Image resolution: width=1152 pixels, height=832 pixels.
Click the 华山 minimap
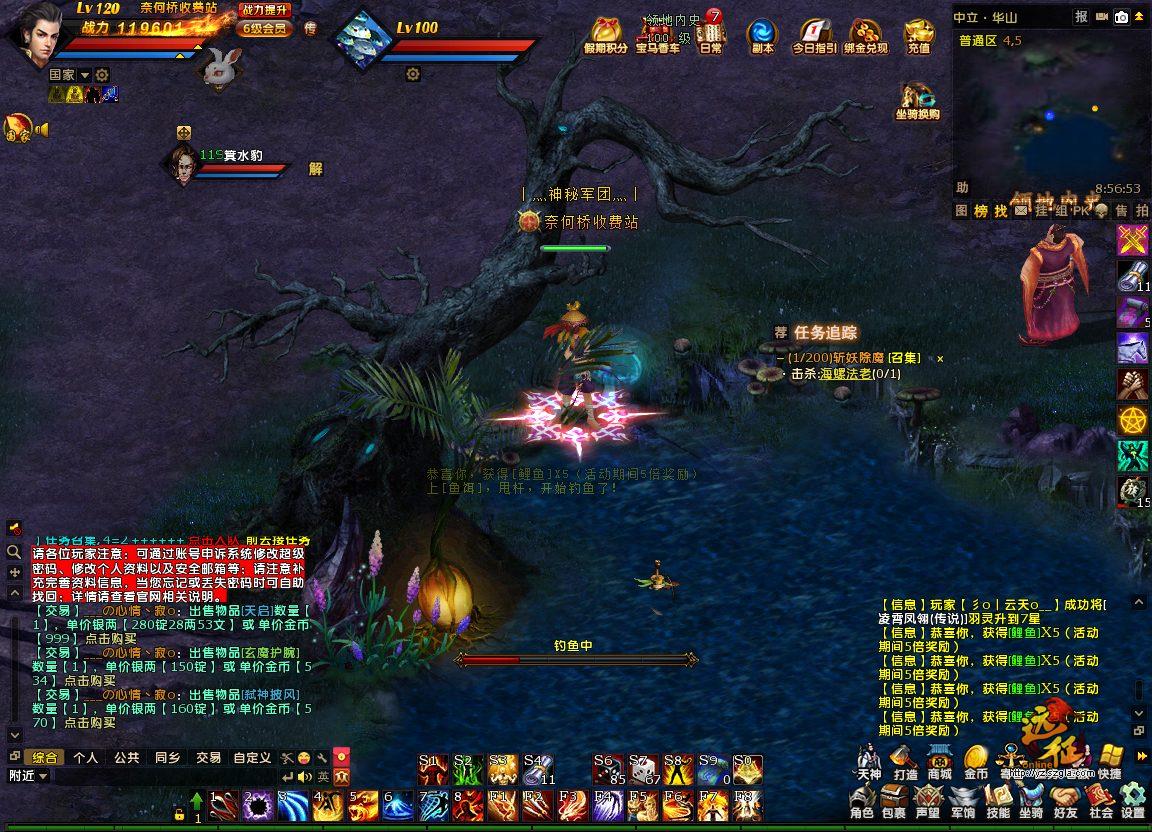click(1050, 110)
